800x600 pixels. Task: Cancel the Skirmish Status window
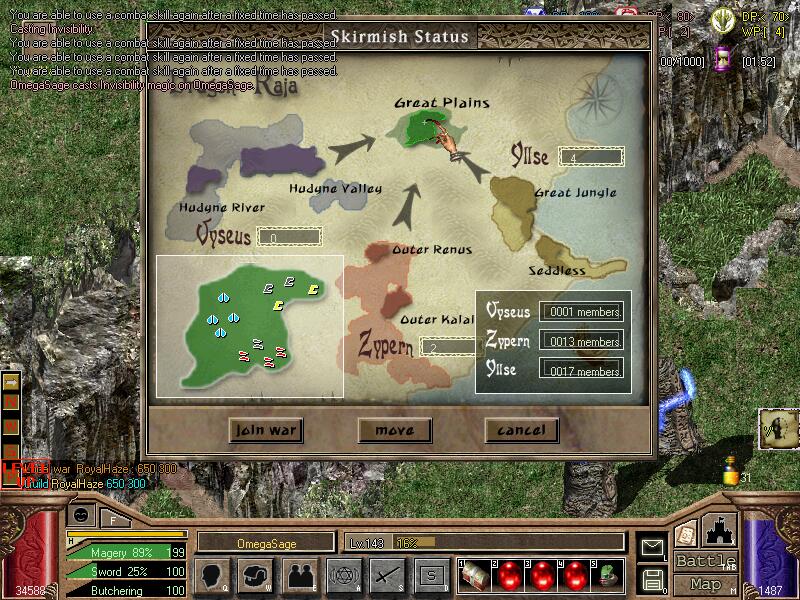click(x=521, y=430)
